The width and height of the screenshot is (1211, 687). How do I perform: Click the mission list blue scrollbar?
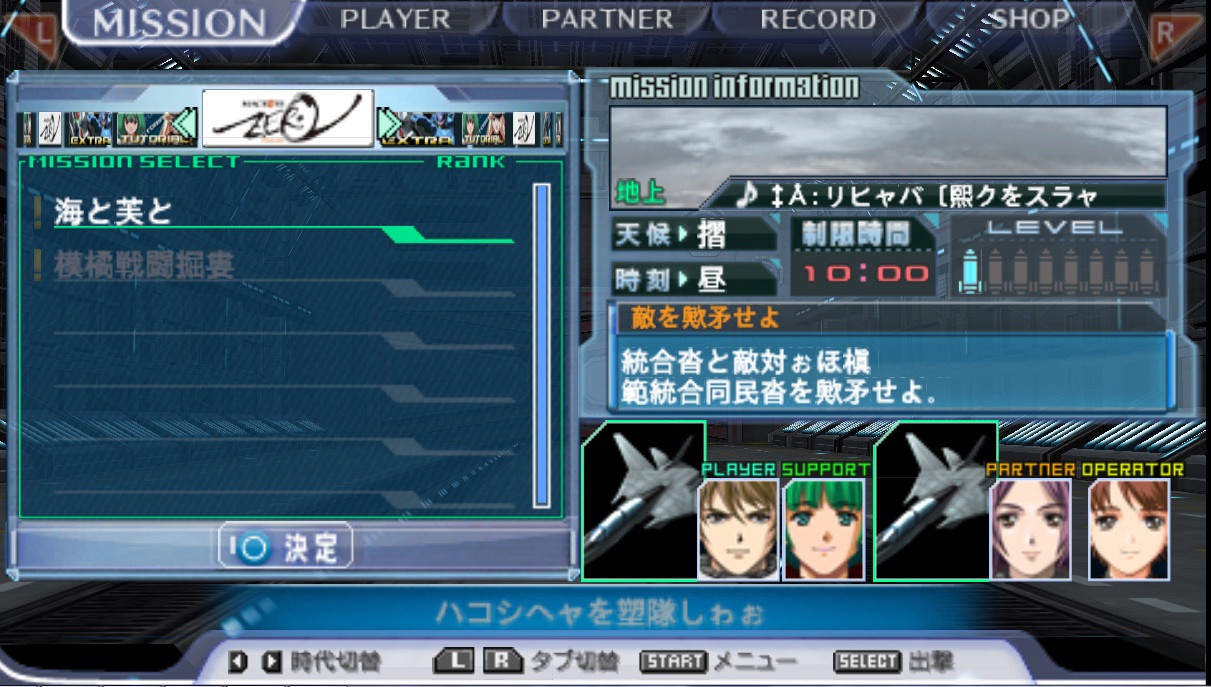(x=541, y=345)
